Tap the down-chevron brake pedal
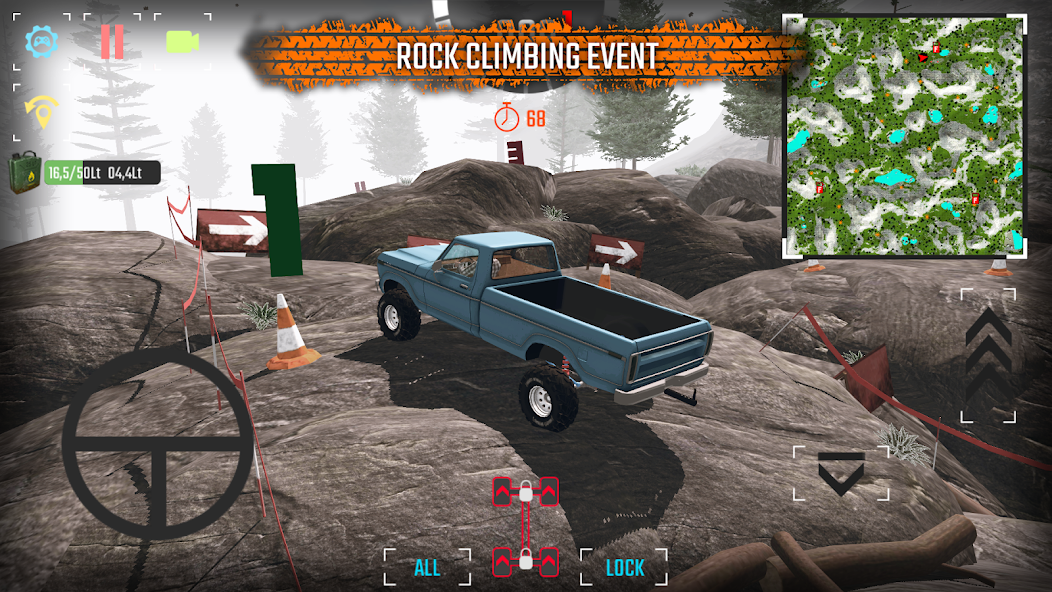Viewport: 1052px width, 592px height. 840,473
